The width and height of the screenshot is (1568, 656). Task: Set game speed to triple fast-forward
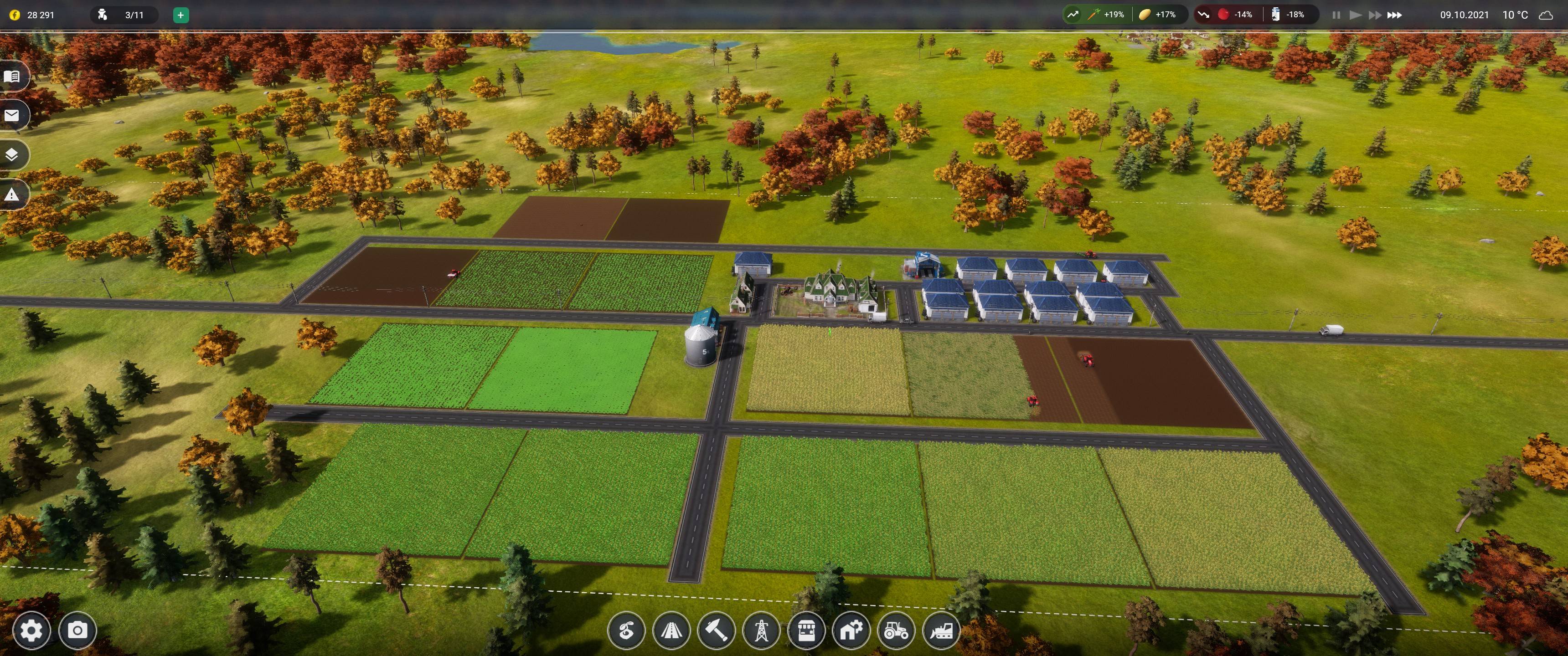coord(1394,15)
